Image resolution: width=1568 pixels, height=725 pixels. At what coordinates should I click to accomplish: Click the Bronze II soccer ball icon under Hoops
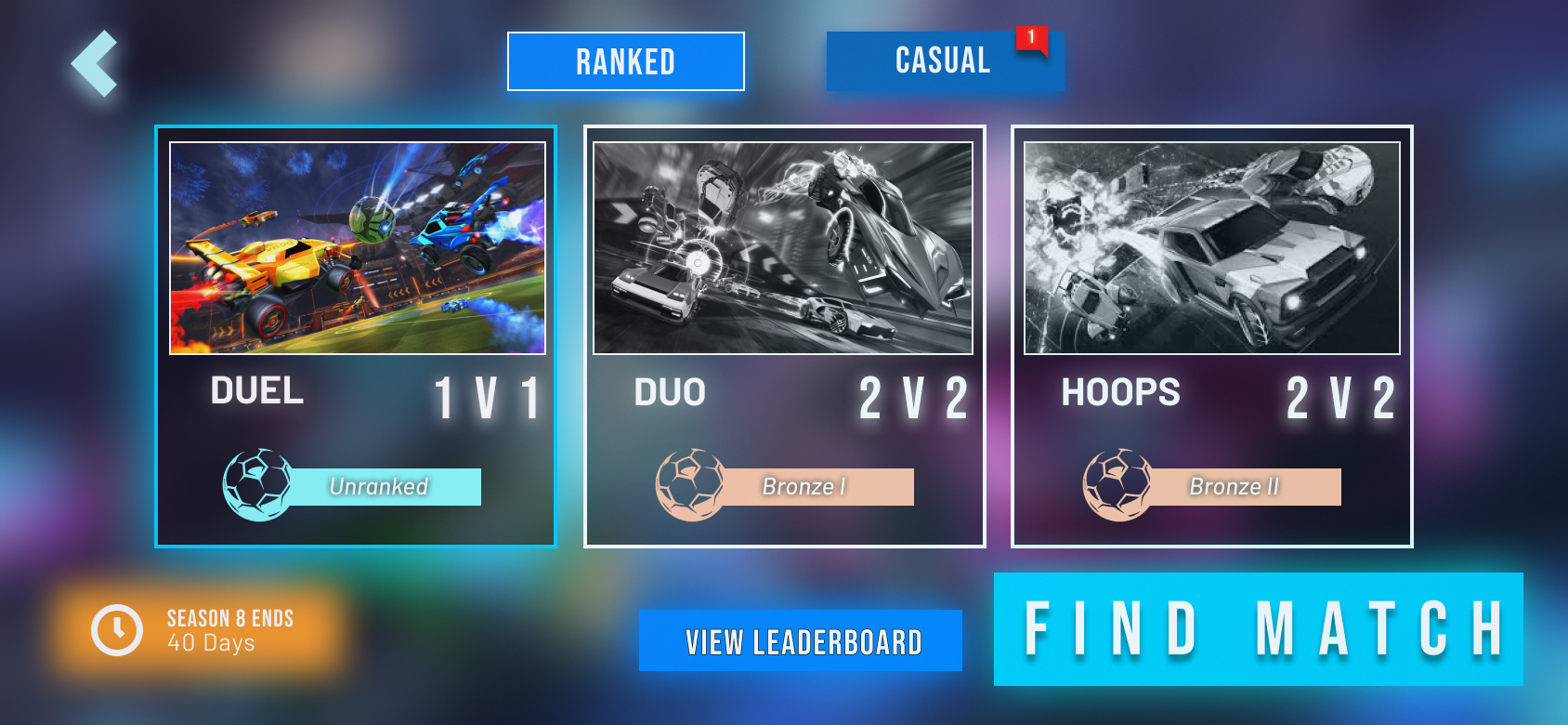click(1115, 485)
